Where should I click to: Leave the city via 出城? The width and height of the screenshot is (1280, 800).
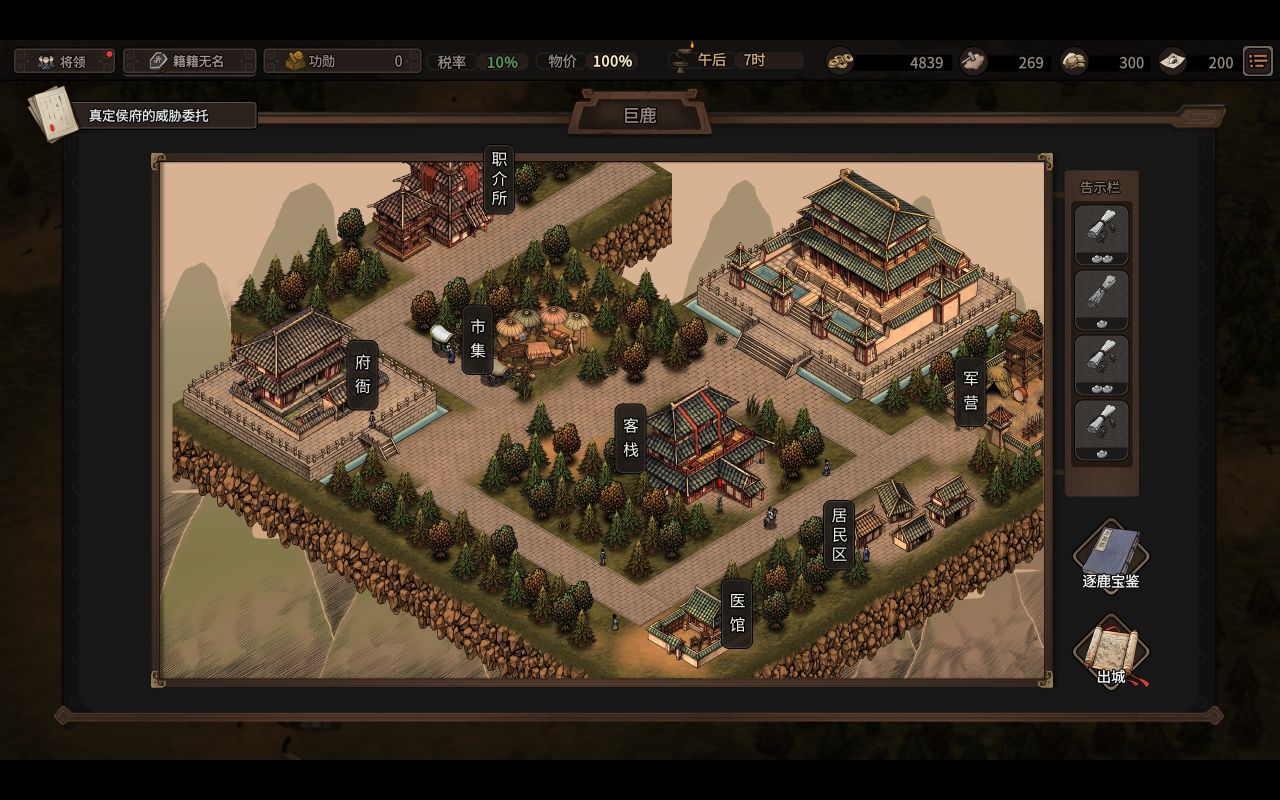click(1110, 653)
